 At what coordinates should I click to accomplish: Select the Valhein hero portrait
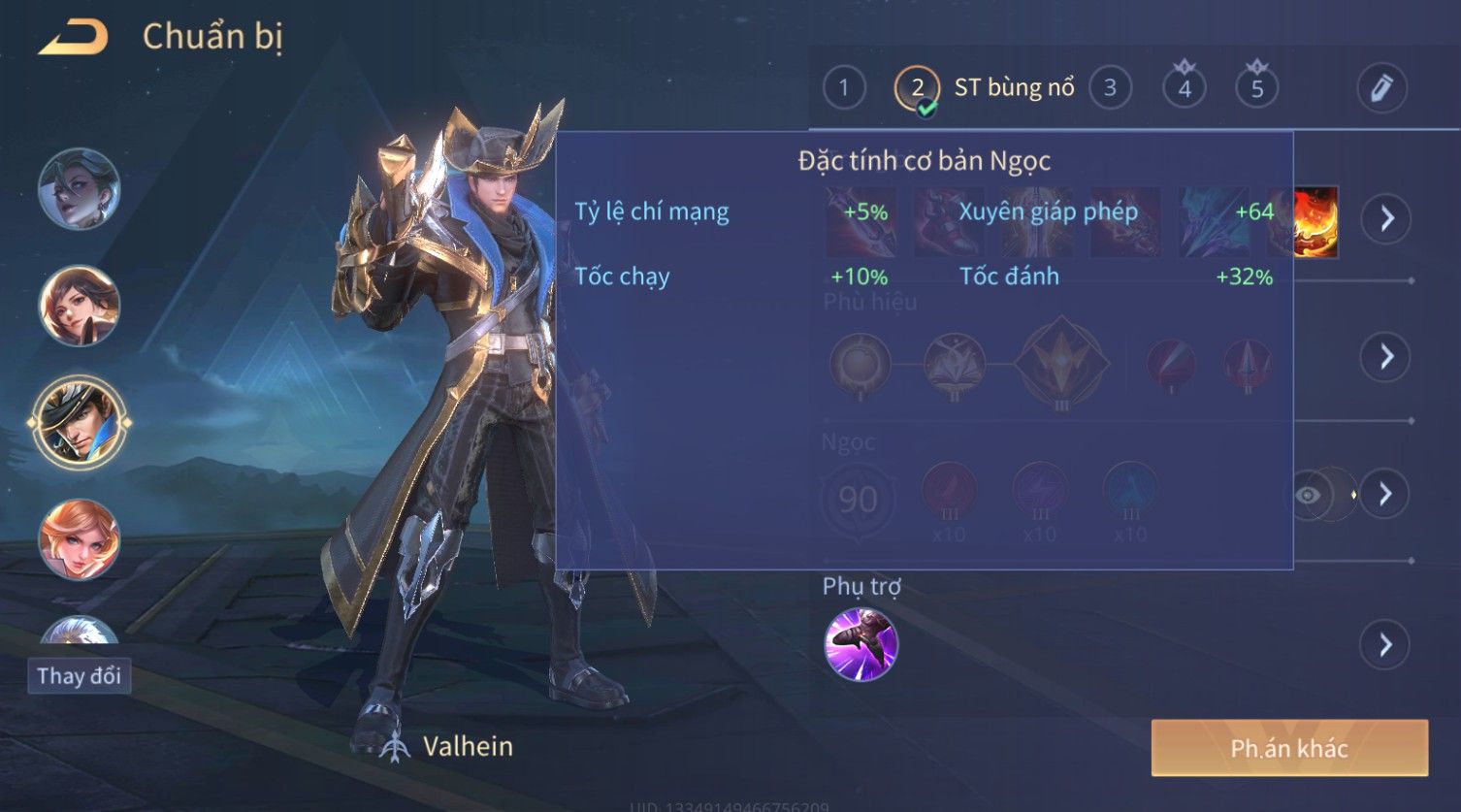[x=79, y=422]
